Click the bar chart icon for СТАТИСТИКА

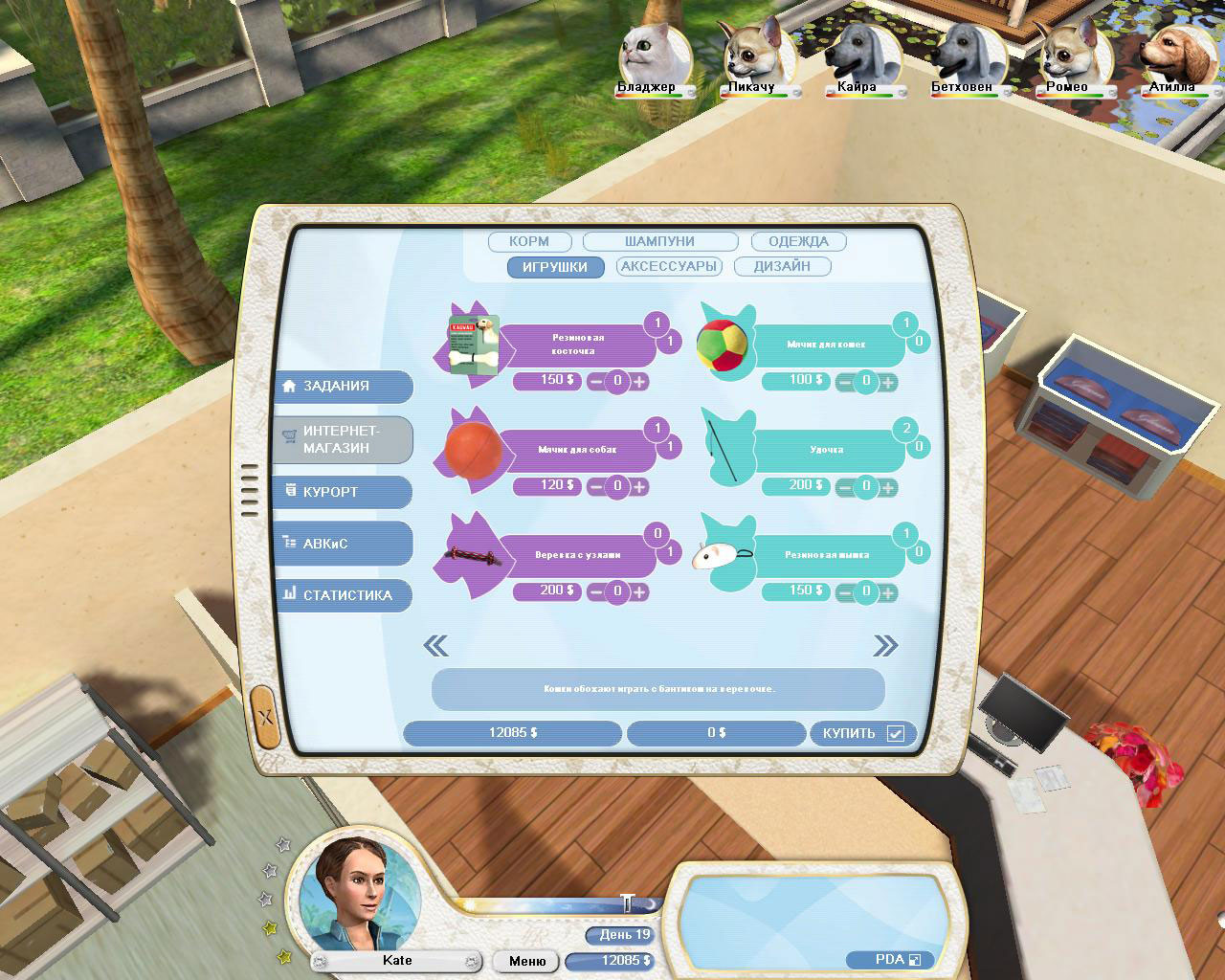pos(290,594)
